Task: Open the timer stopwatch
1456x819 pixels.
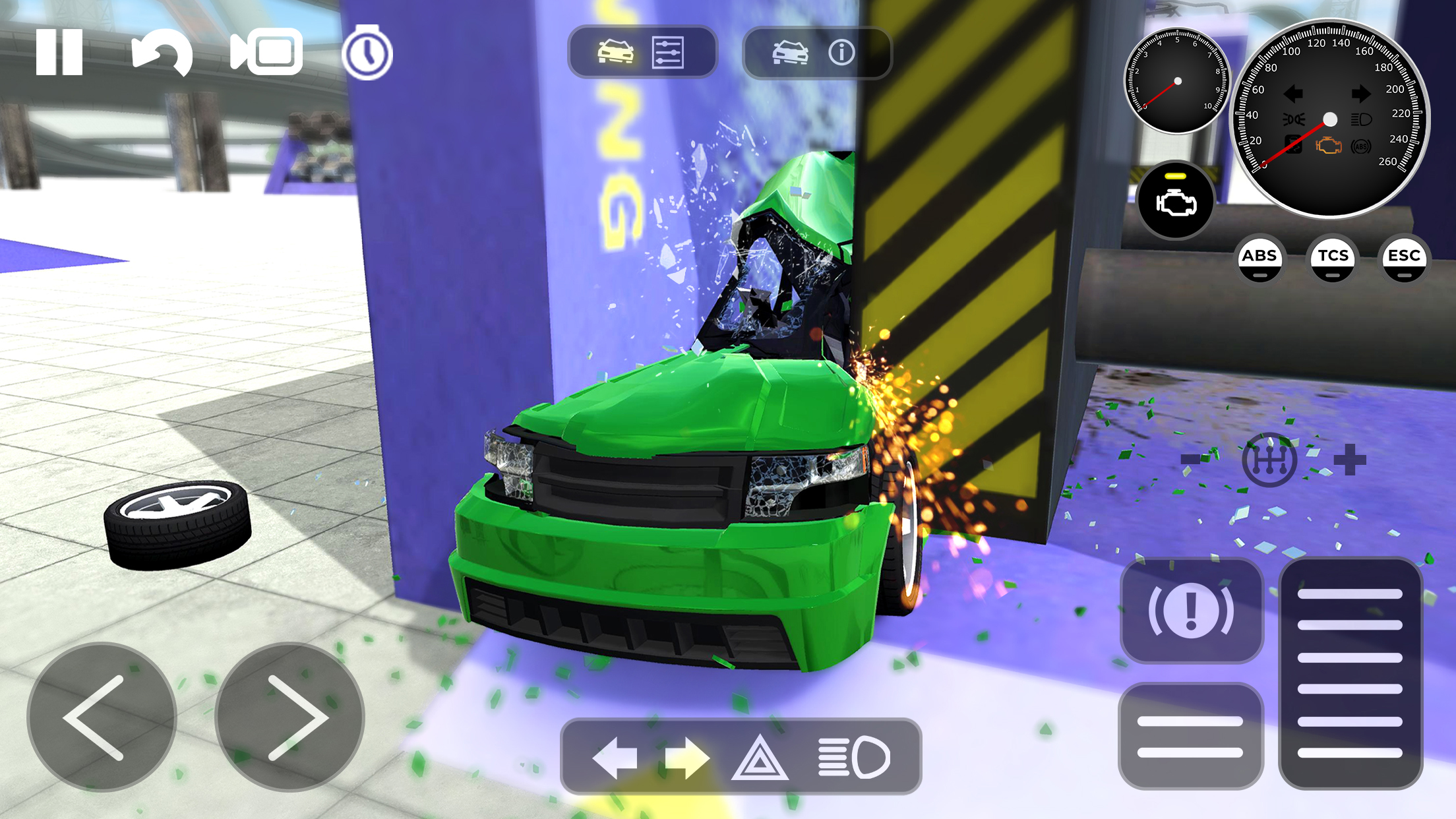Action: [x=367, y=53]
